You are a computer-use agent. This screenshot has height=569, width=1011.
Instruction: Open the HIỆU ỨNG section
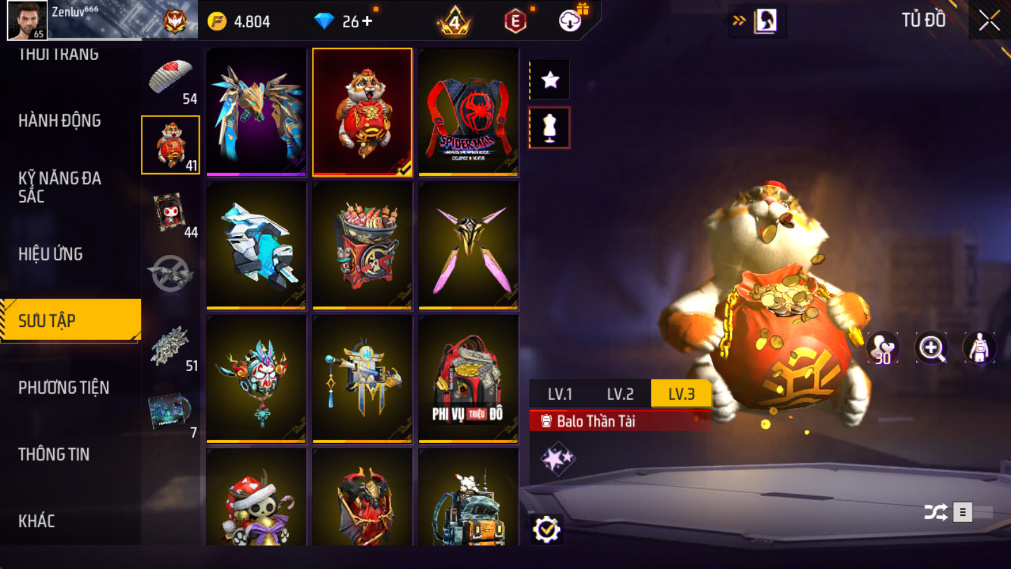(51, 254)
